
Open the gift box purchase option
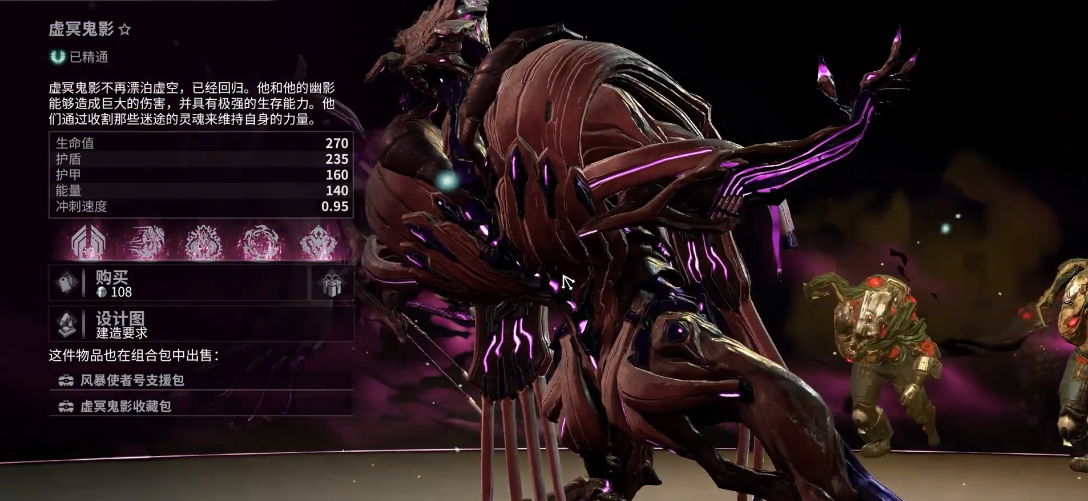(x=331, y=284)
